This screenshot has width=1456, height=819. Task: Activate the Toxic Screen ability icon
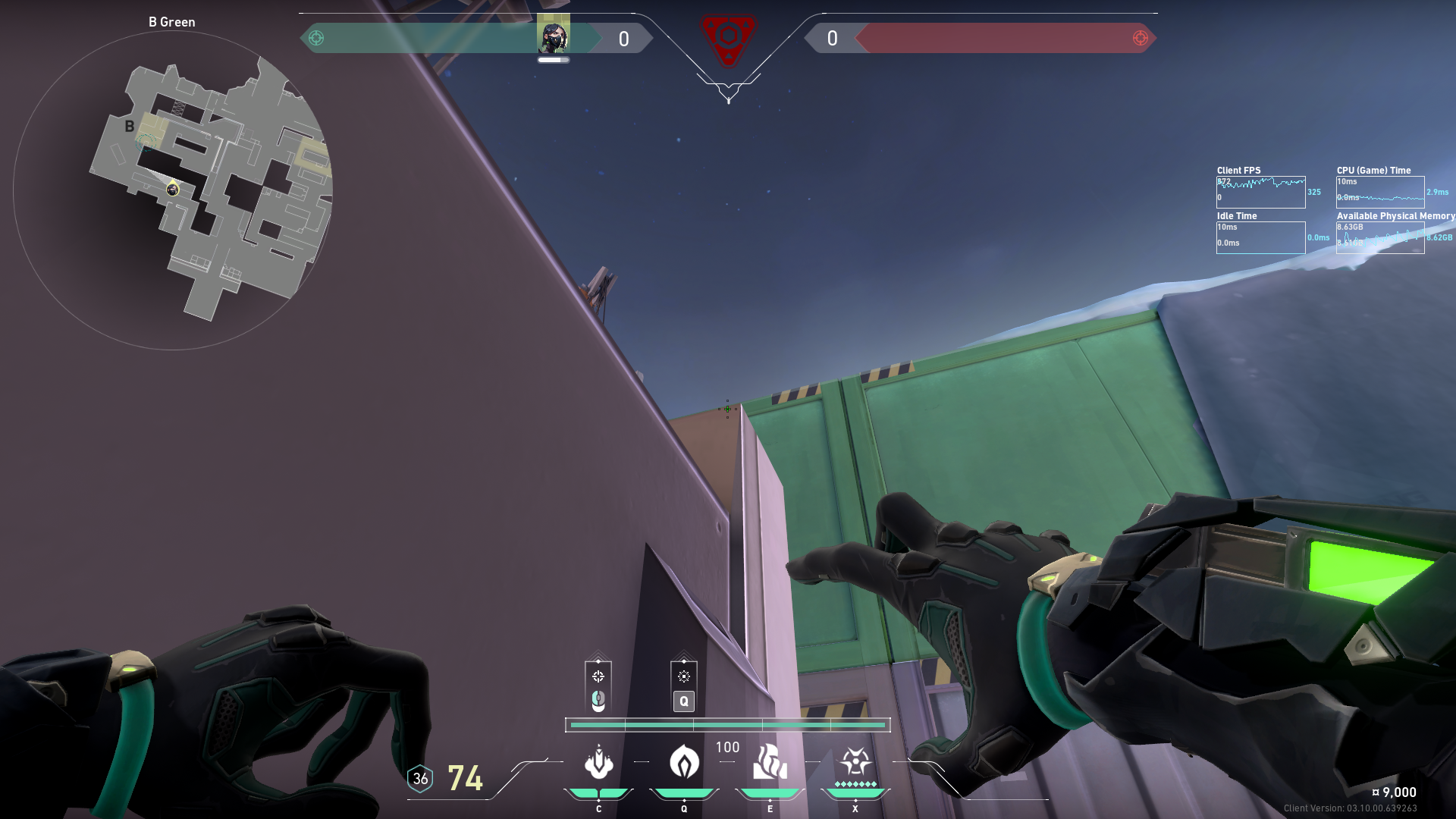click(x=770, y=762)
